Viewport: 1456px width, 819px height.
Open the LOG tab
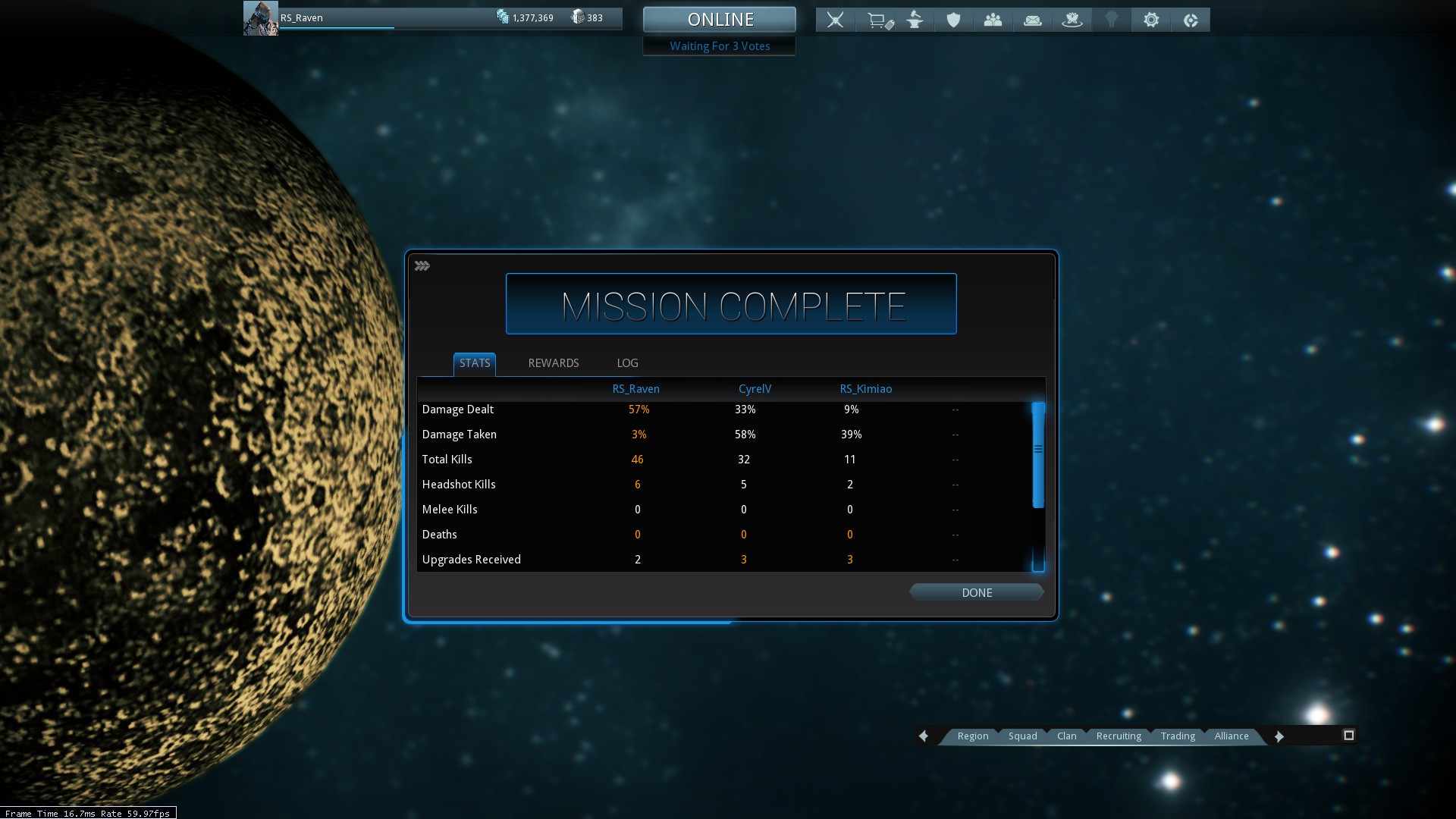pyautogui.click(x=627, y=363)
